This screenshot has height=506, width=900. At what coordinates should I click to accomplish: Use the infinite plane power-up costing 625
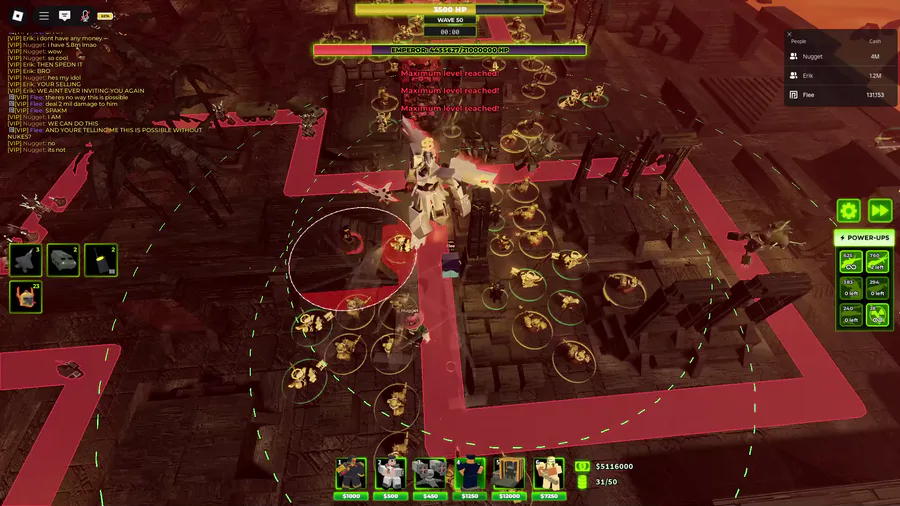tap(849, 262)
